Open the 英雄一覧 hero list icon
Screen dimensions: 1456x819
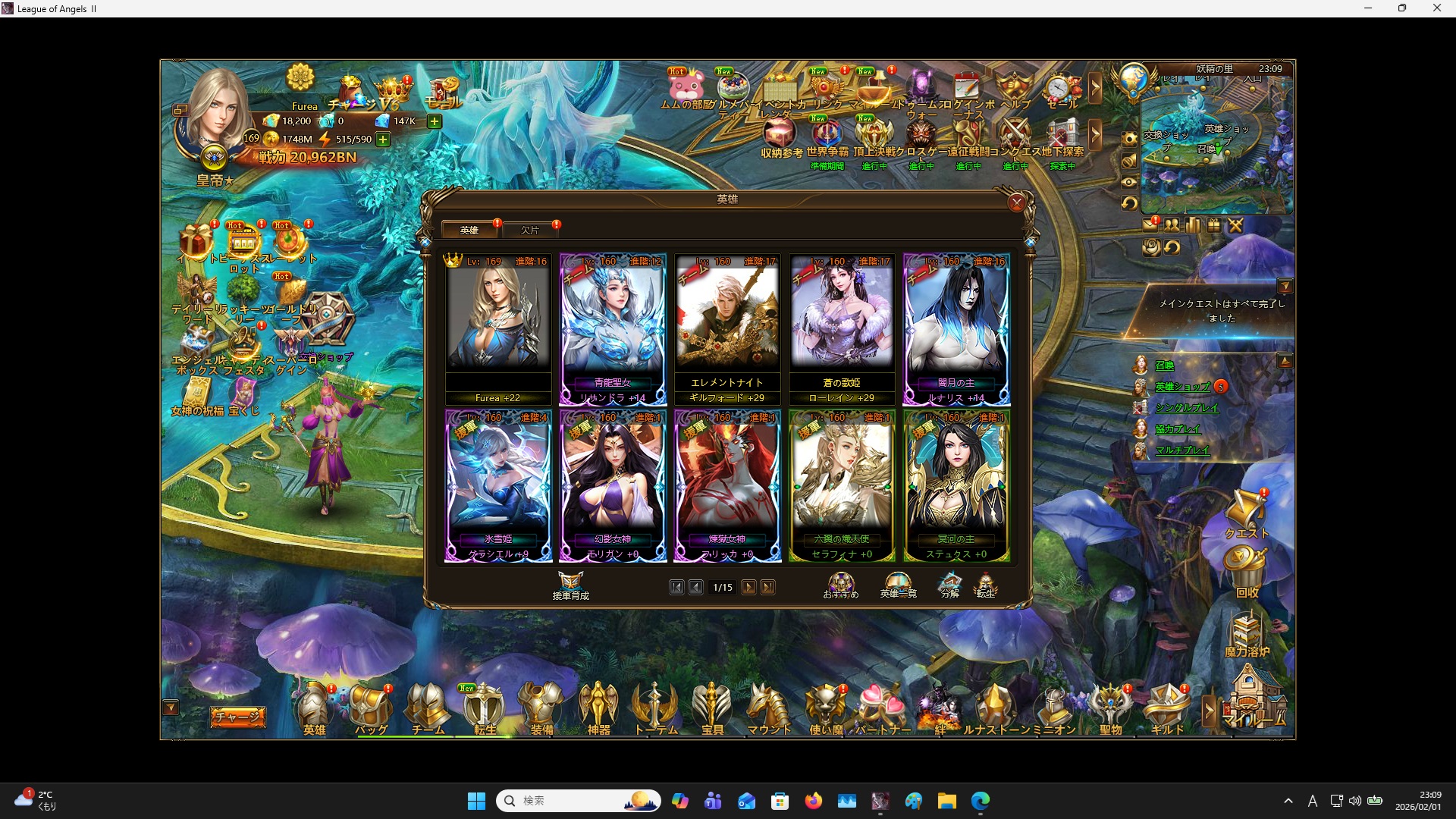tap(897, 584)
